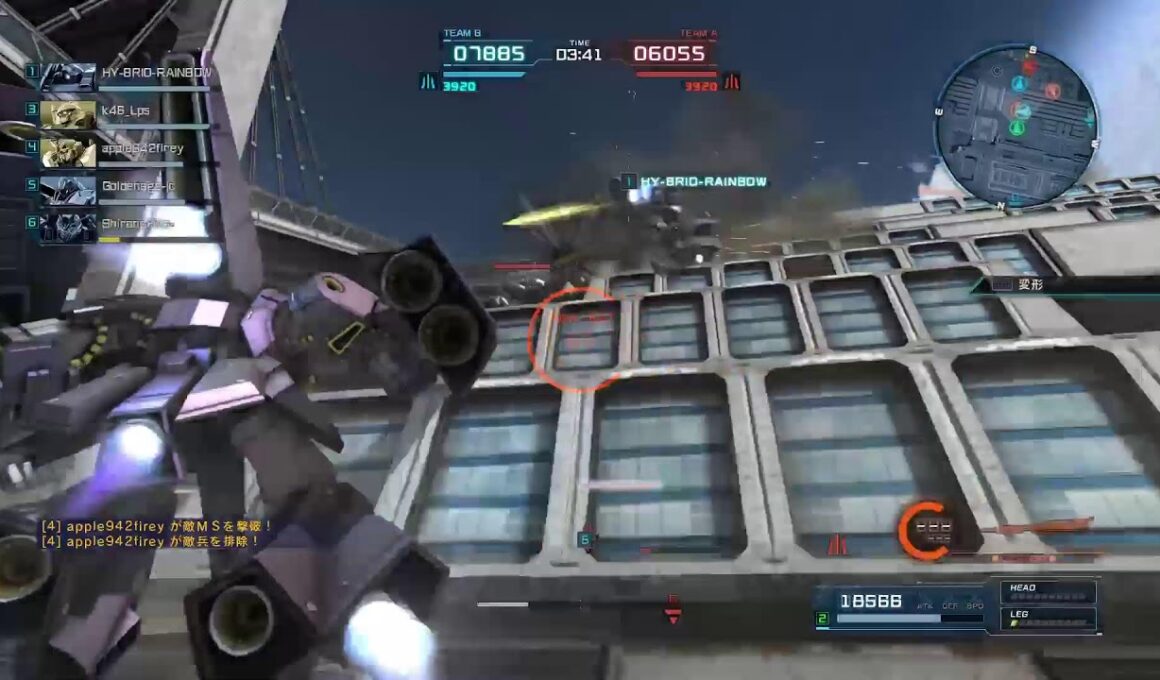
Task: Open the circular radar minimap
Action: (1016, 126)
